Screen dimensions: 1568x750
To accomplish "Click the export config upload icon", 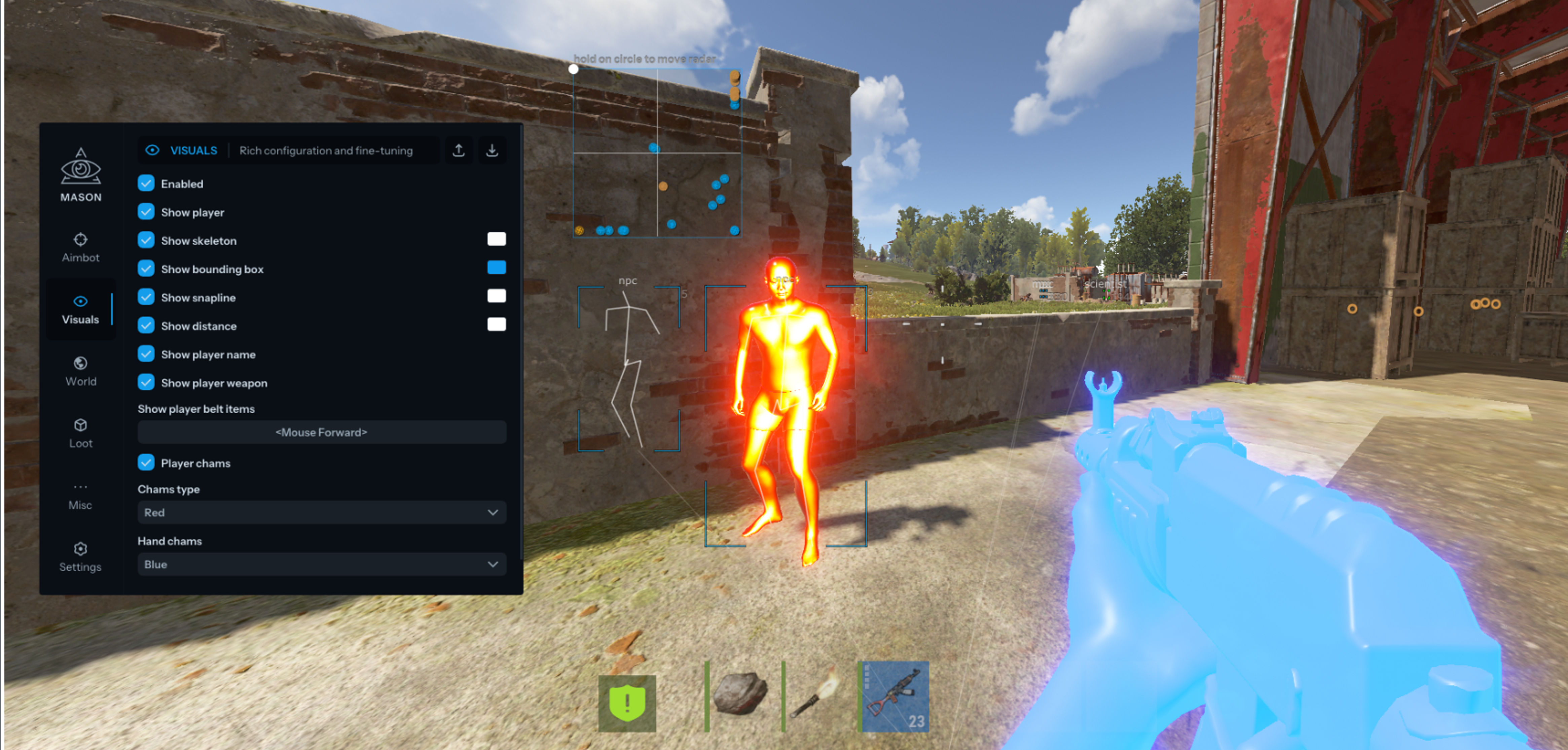I will (x=458, y=150).
